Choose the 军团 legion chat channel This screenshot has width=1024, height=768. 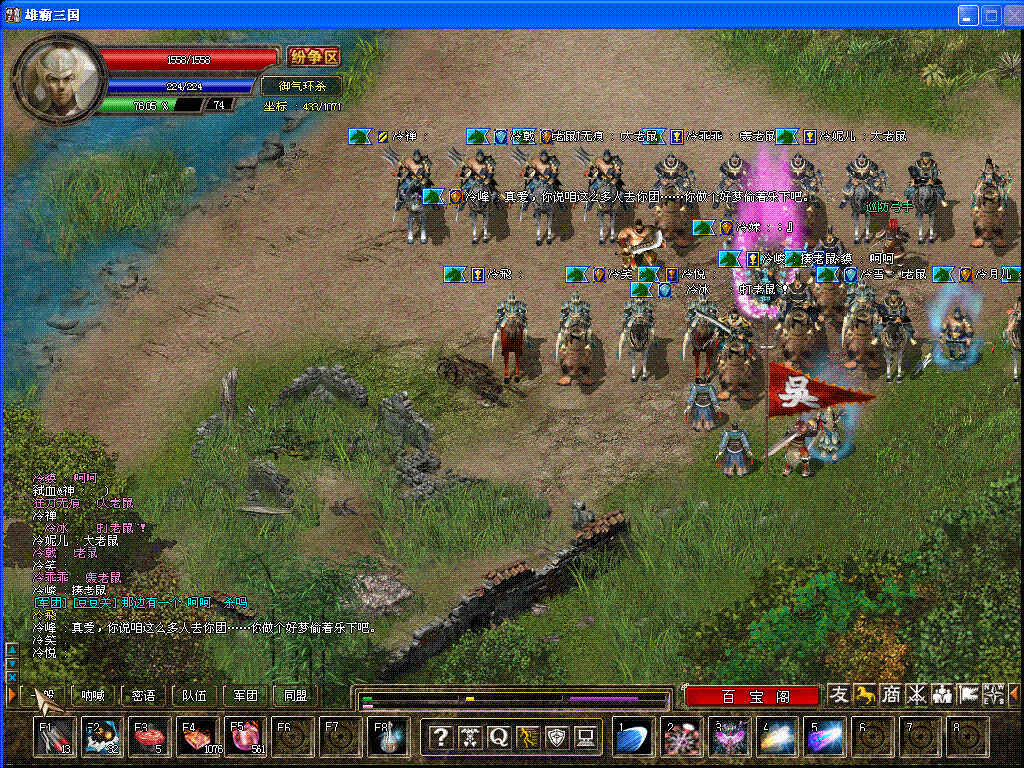point(245,695)
